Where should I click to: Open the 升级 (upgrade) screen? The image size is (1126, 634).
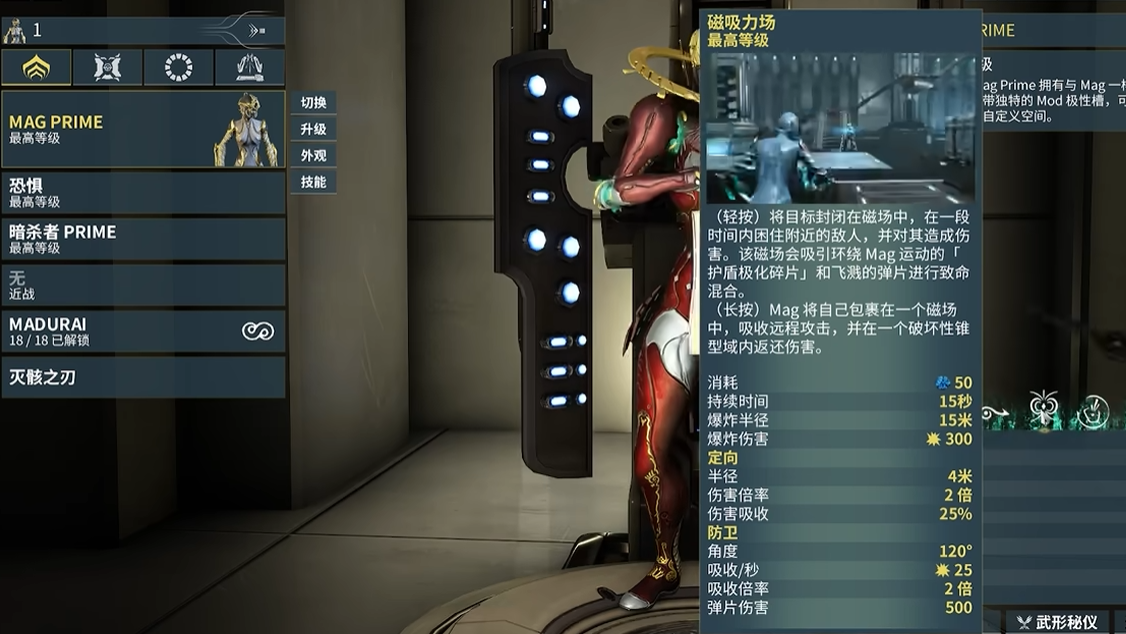point(313,129)
